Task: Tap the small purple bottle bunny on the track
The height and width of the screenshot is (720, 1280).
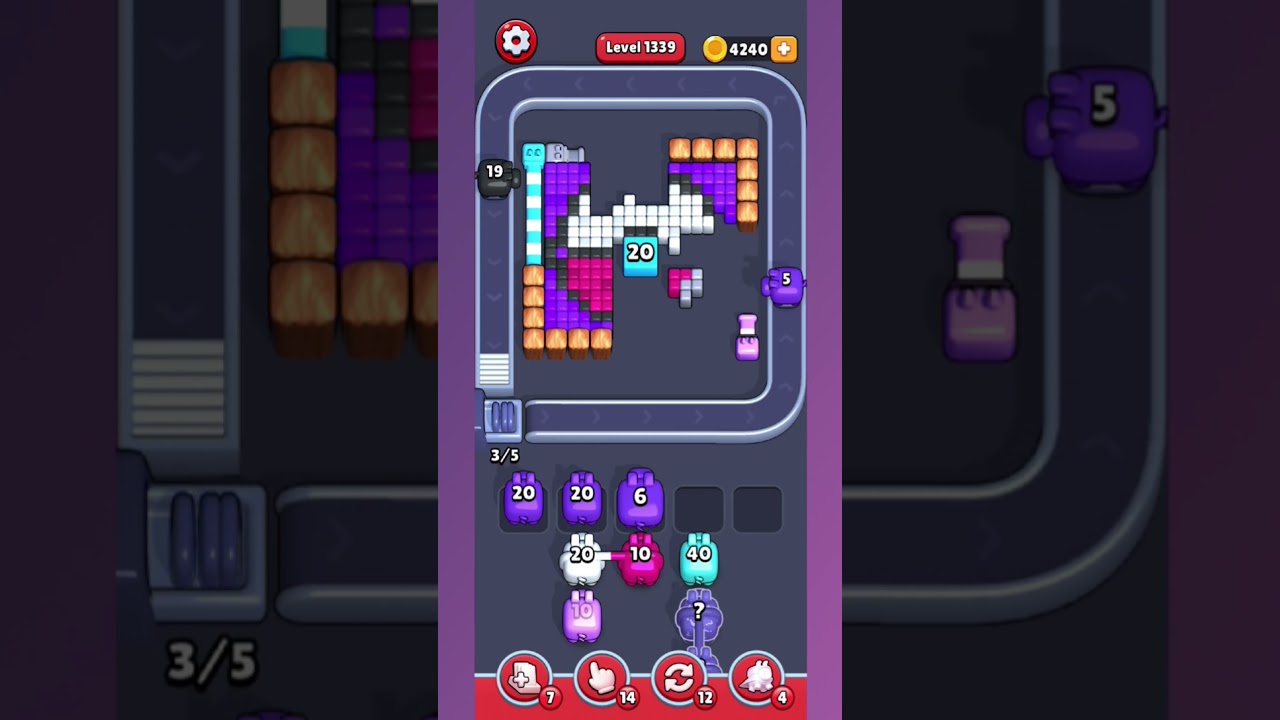Action: pos(746,336)
